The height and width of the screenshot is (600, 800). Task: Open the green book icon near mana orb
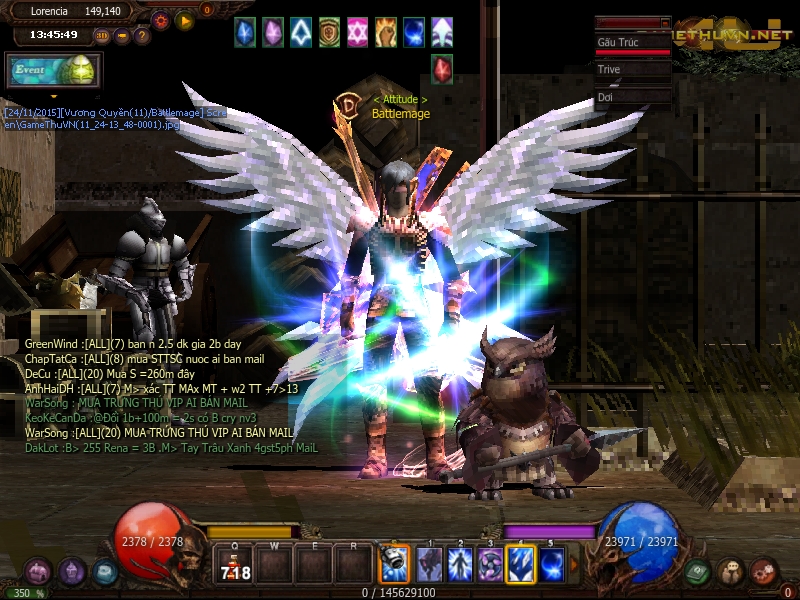pos(699,572)
